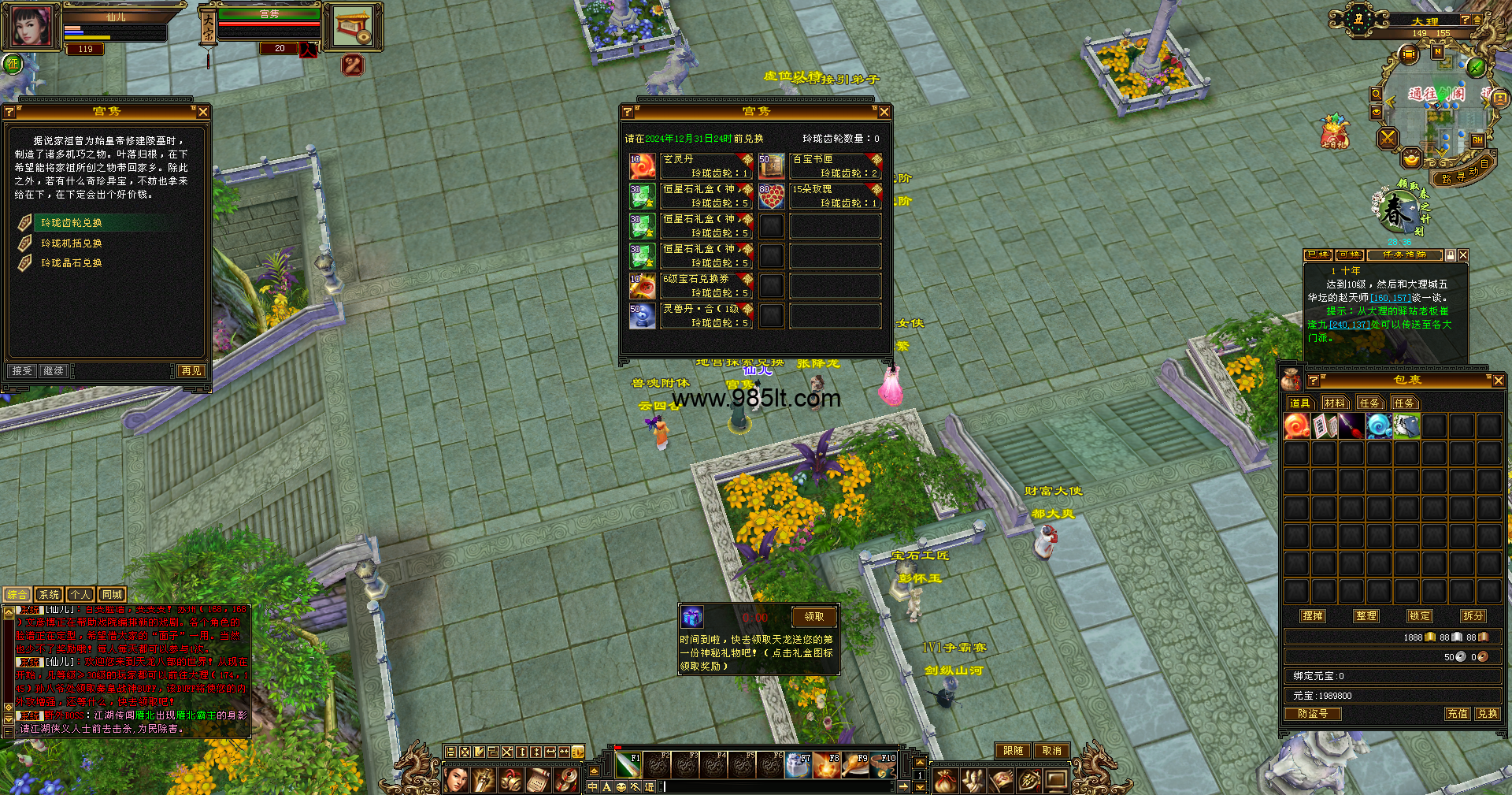Click the 充值 recharge button

[x=1458, y=714]
